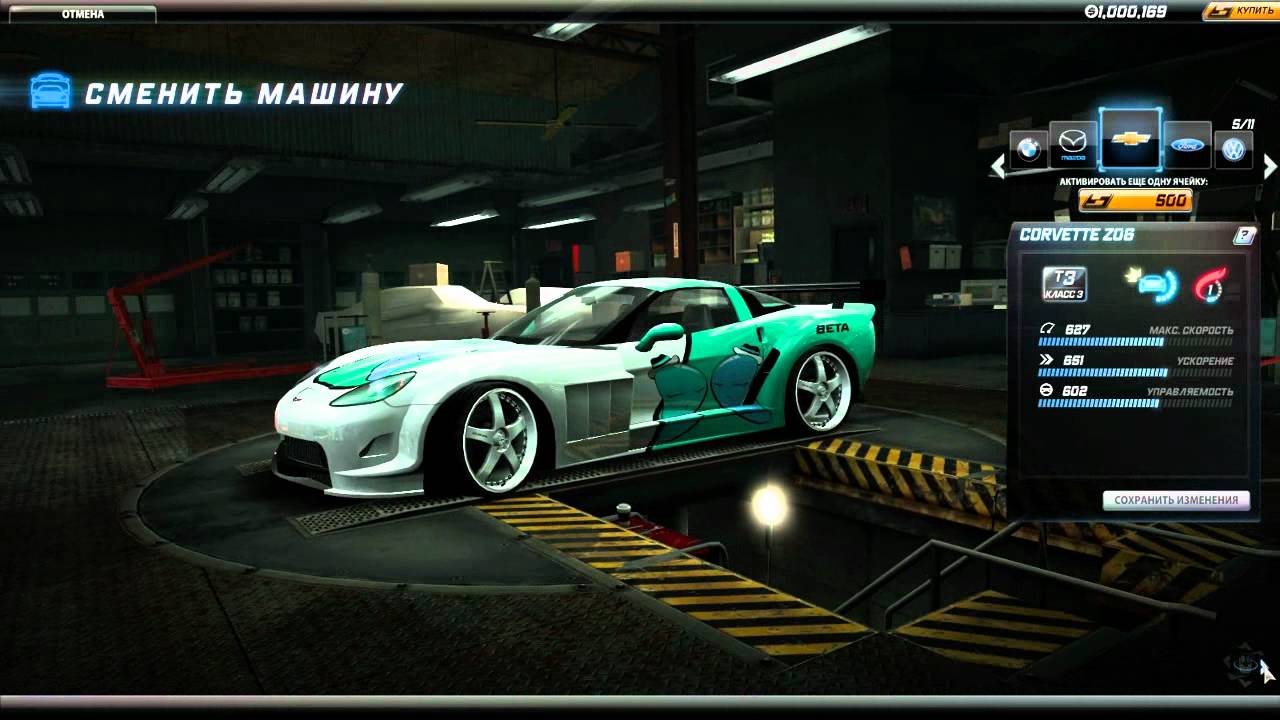This screenshot has height=720, width=1280.
Task: Click the Отмена cancel button
Action: [82, 14]
